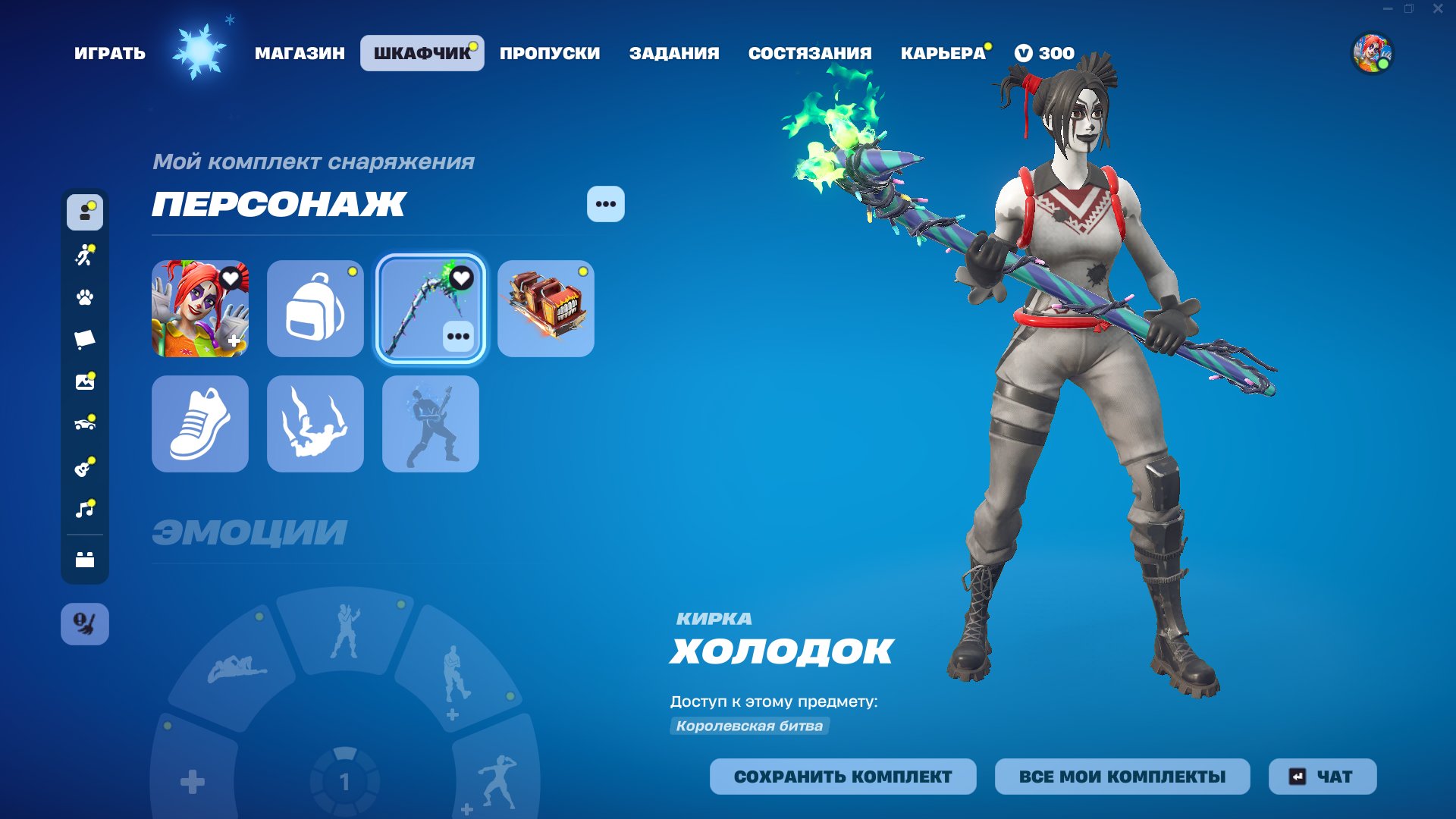The height and width of the screenshot is (819, 1456).
Task: Select the glider slot with the skydiver icon
Action: (315, 424)
